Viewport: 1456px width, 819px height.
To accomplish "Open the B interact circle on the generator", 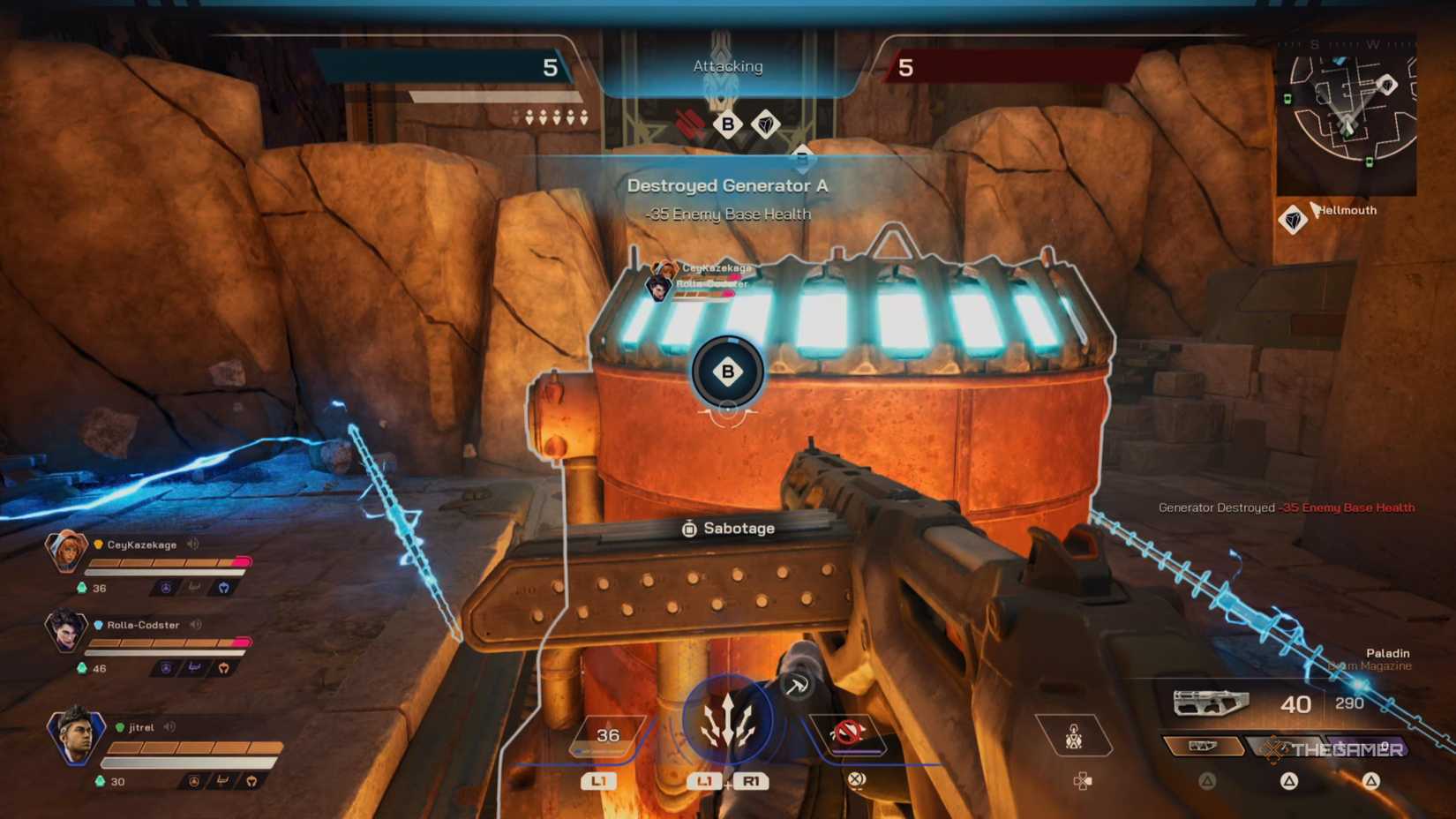I will tap(727, 372).
